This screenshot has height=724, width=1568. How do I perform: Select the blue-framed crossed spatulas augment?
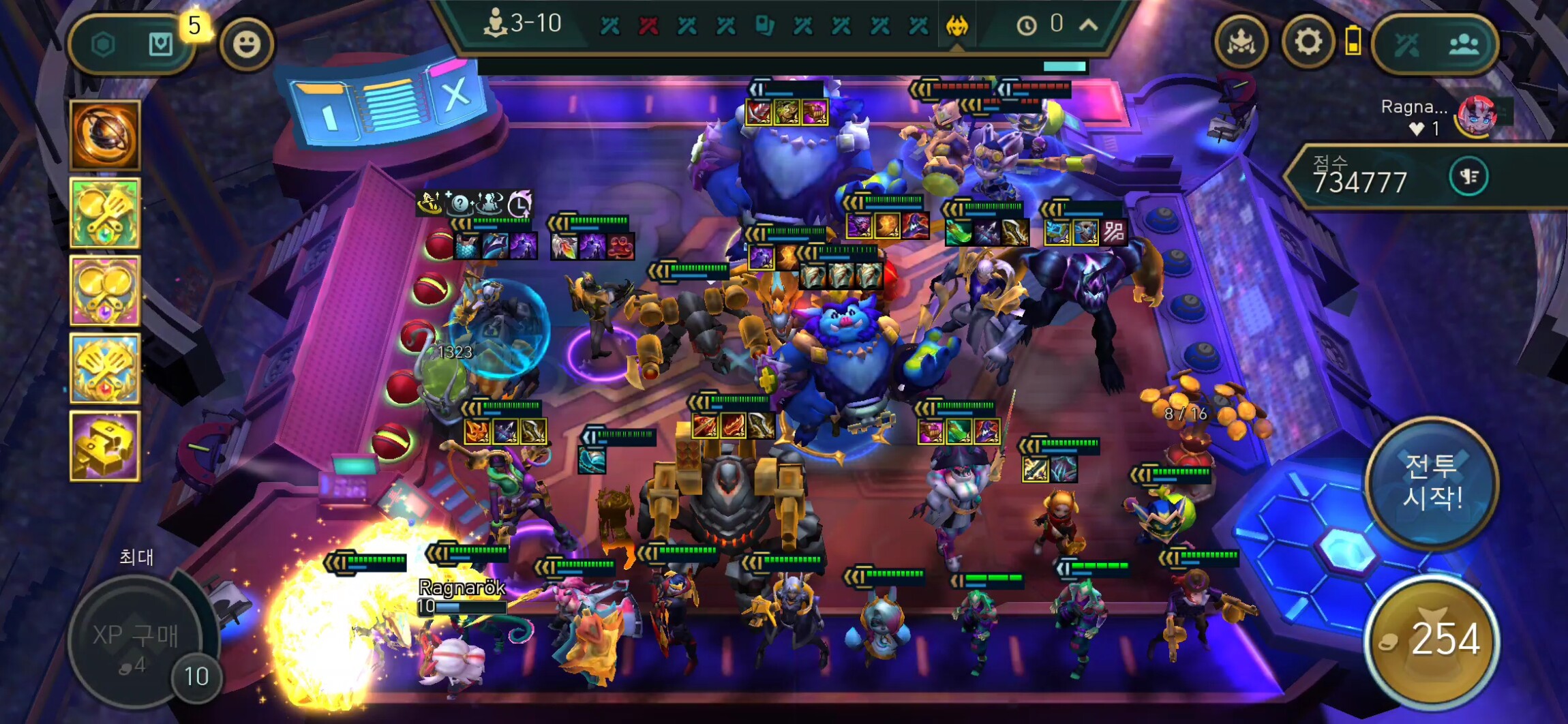coord(105,368)
